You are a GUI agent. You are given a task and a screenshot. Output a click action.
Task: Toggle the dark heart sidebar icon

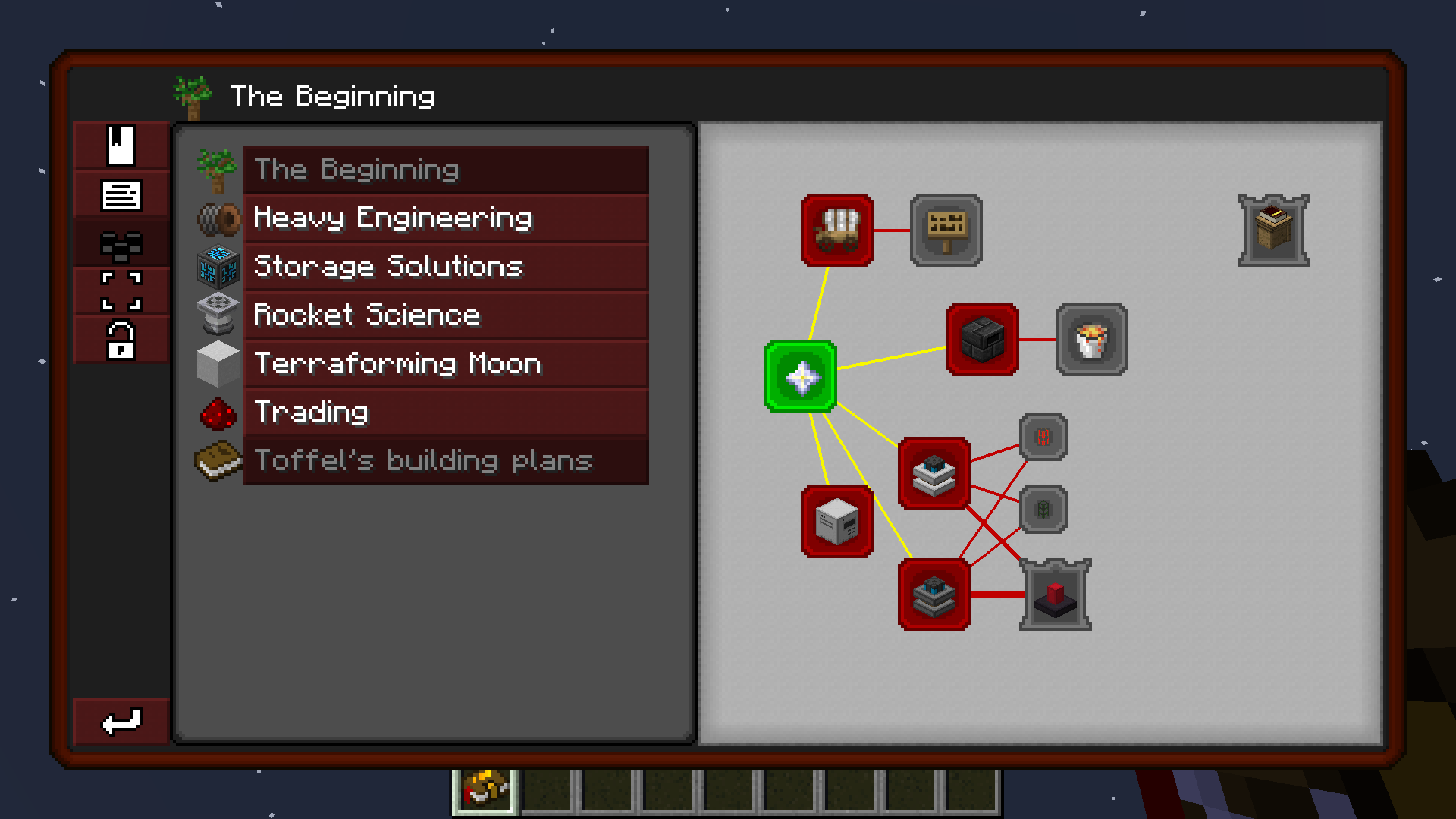(x=121, y=243)
